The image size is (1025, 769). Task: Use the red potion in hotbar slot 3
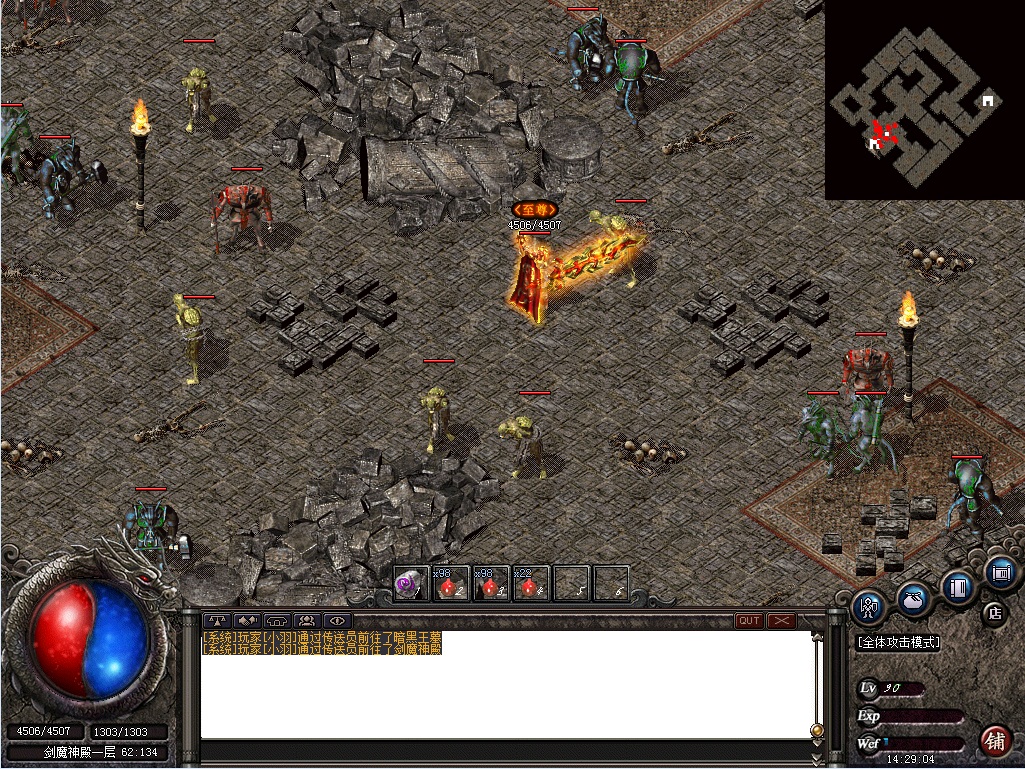[491, 584]
